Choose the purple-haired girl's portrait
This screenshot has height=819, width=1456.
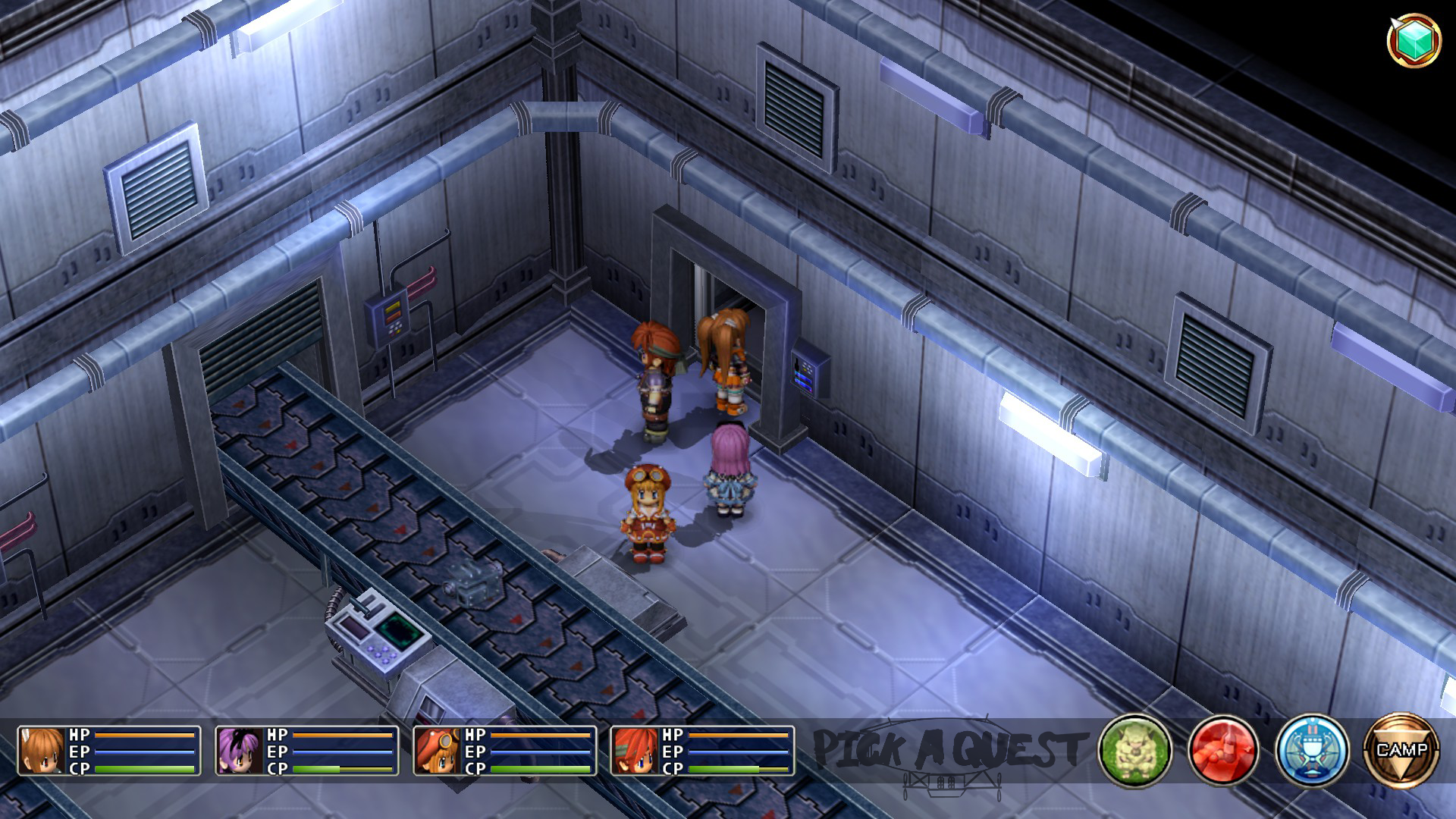[x=240, y=751]
